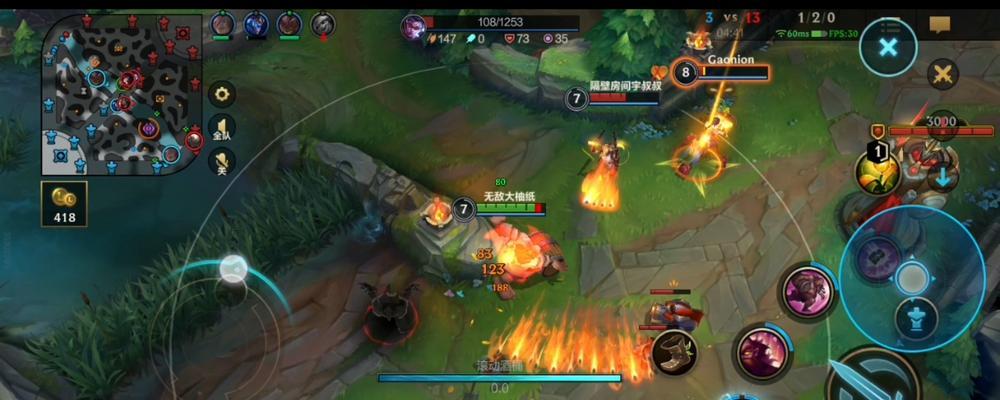This screenshot has height=400, width=1000.
Task: Select the first teammate portrait at top
Action: [x=223, y=24]
